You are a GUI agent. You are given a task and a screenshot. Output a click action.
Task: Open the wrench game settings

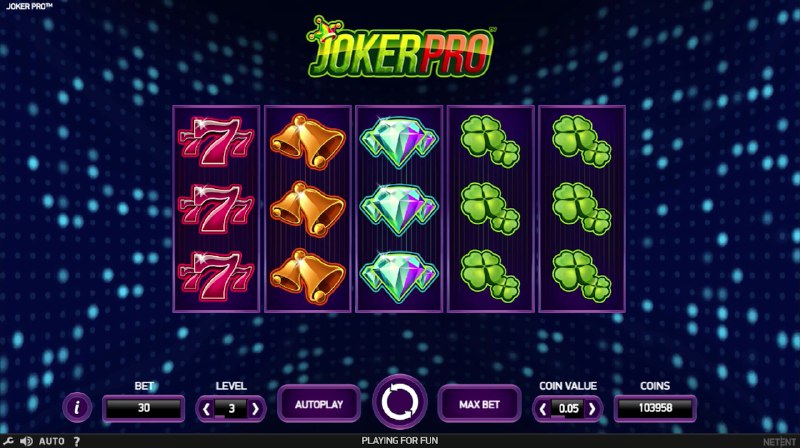[x=9, y=440]
